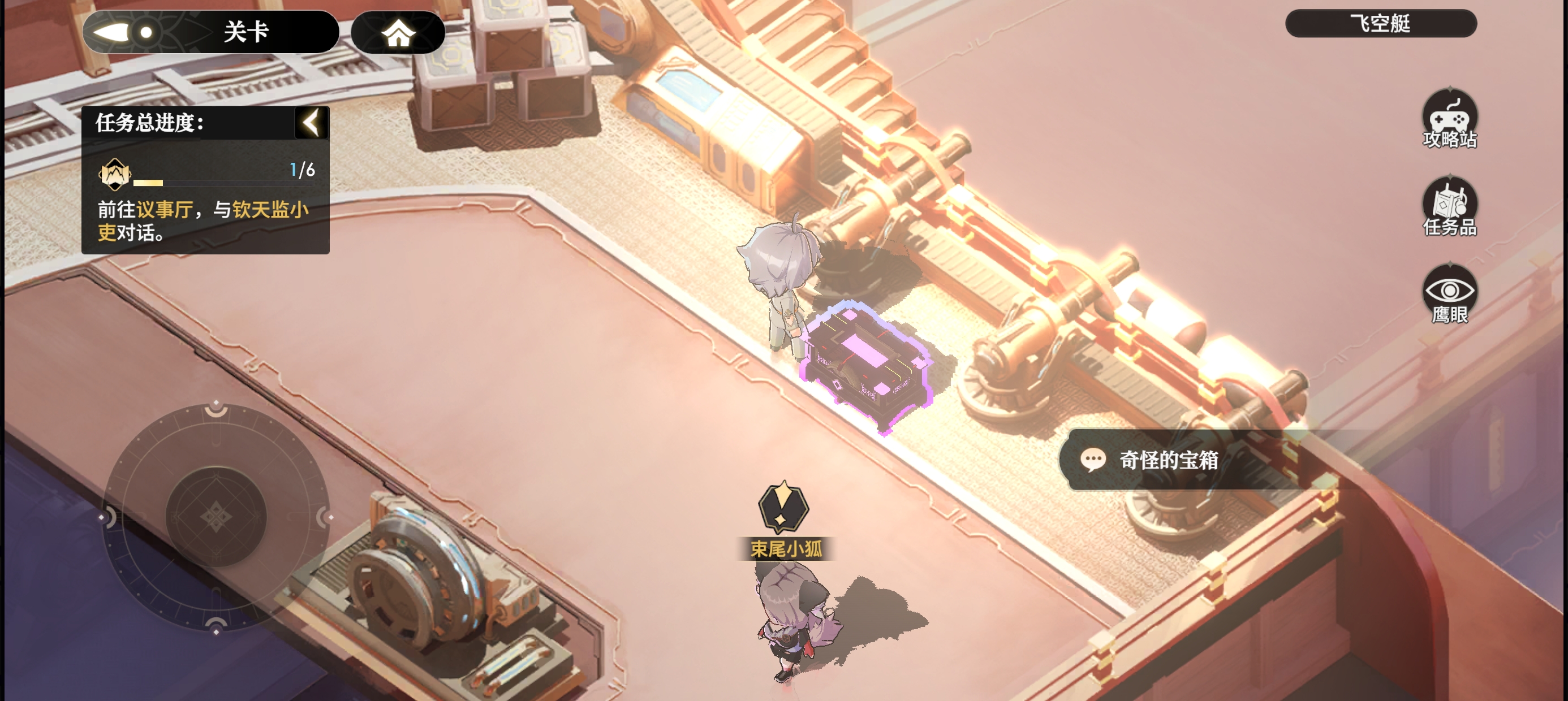This screenshot has height=701, width=1568.
Task: Tap the virtual joystick center pad
Action: point(216,517)
